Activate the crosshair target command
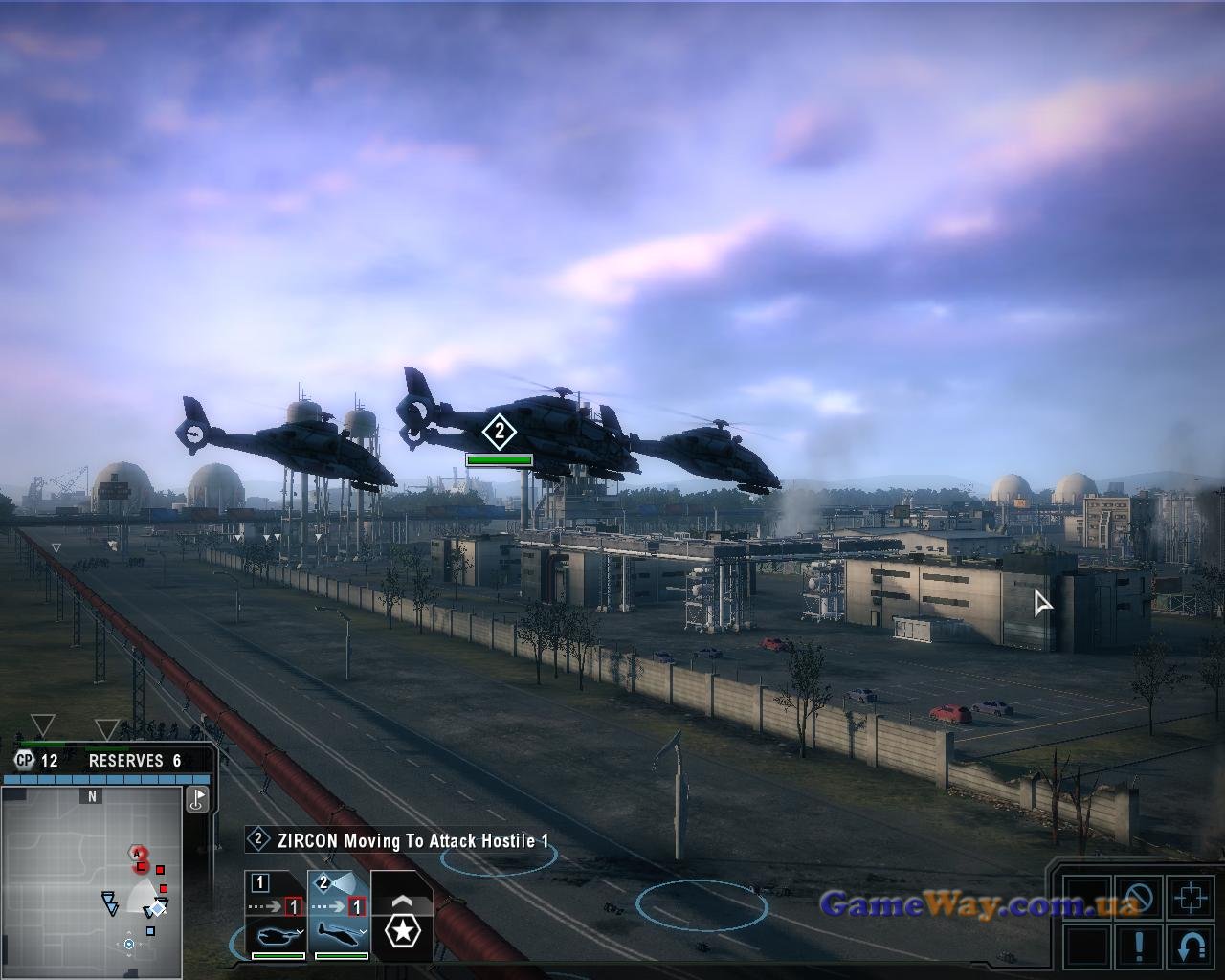 pyautogui.click(x=1192, y=899)
